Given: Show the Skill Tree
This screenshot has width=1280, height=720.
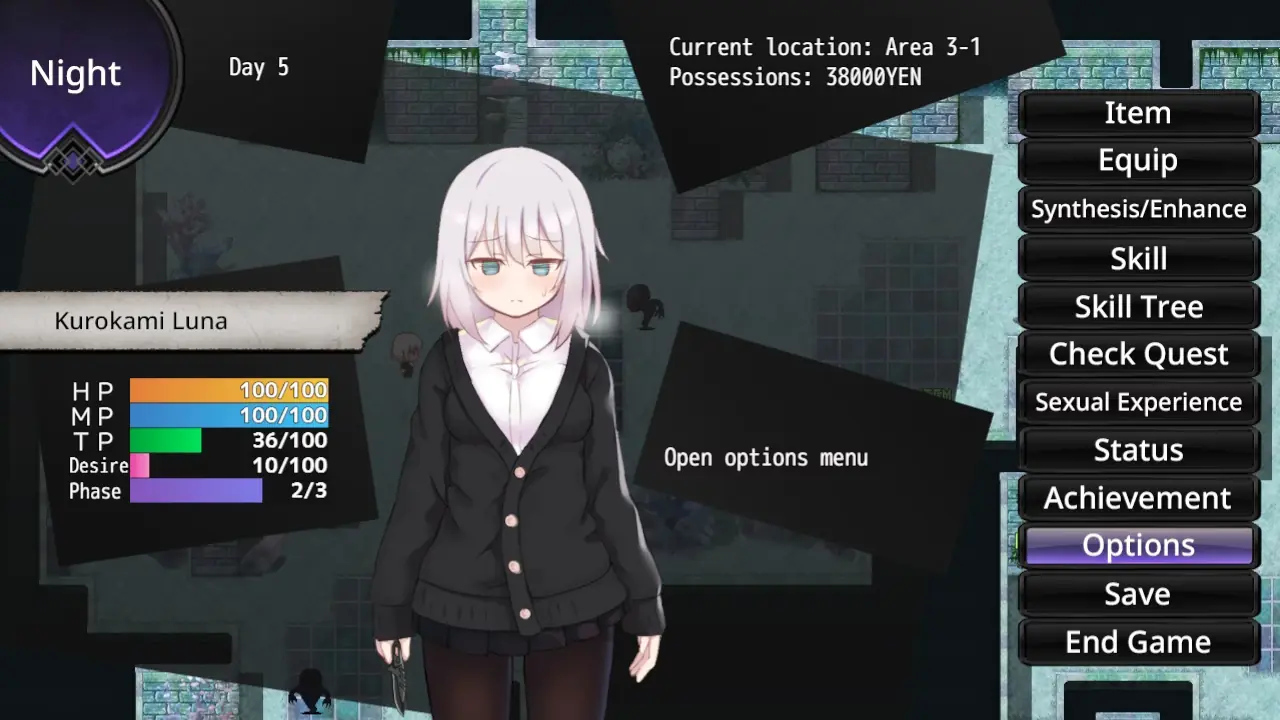Looking at the screenshot, I should (1138, 306).
